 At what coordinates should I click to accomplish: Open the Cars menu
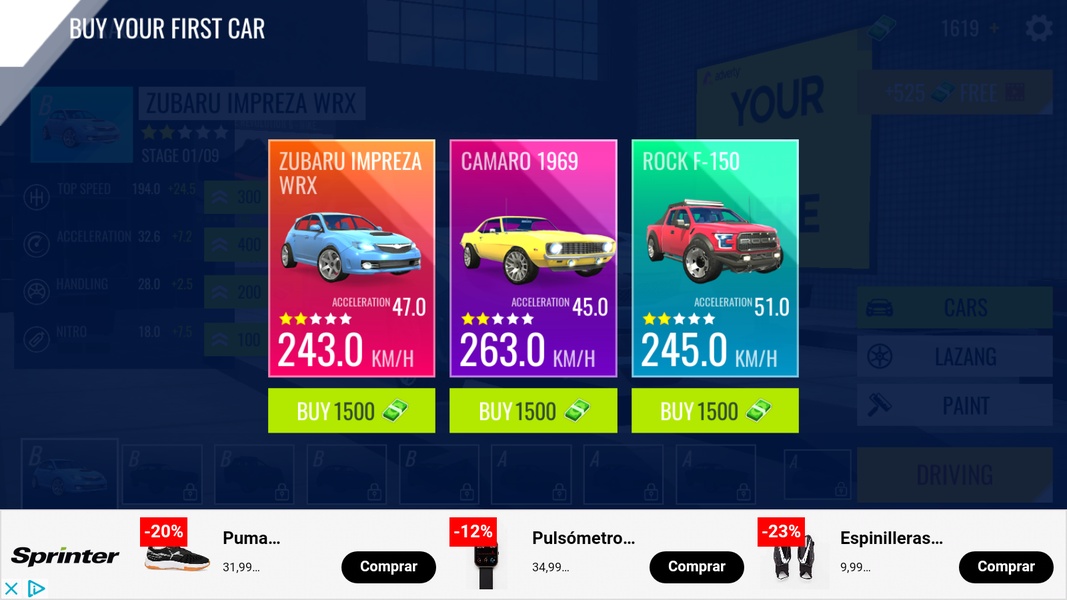pyautogui.click(x=954, y=308)
